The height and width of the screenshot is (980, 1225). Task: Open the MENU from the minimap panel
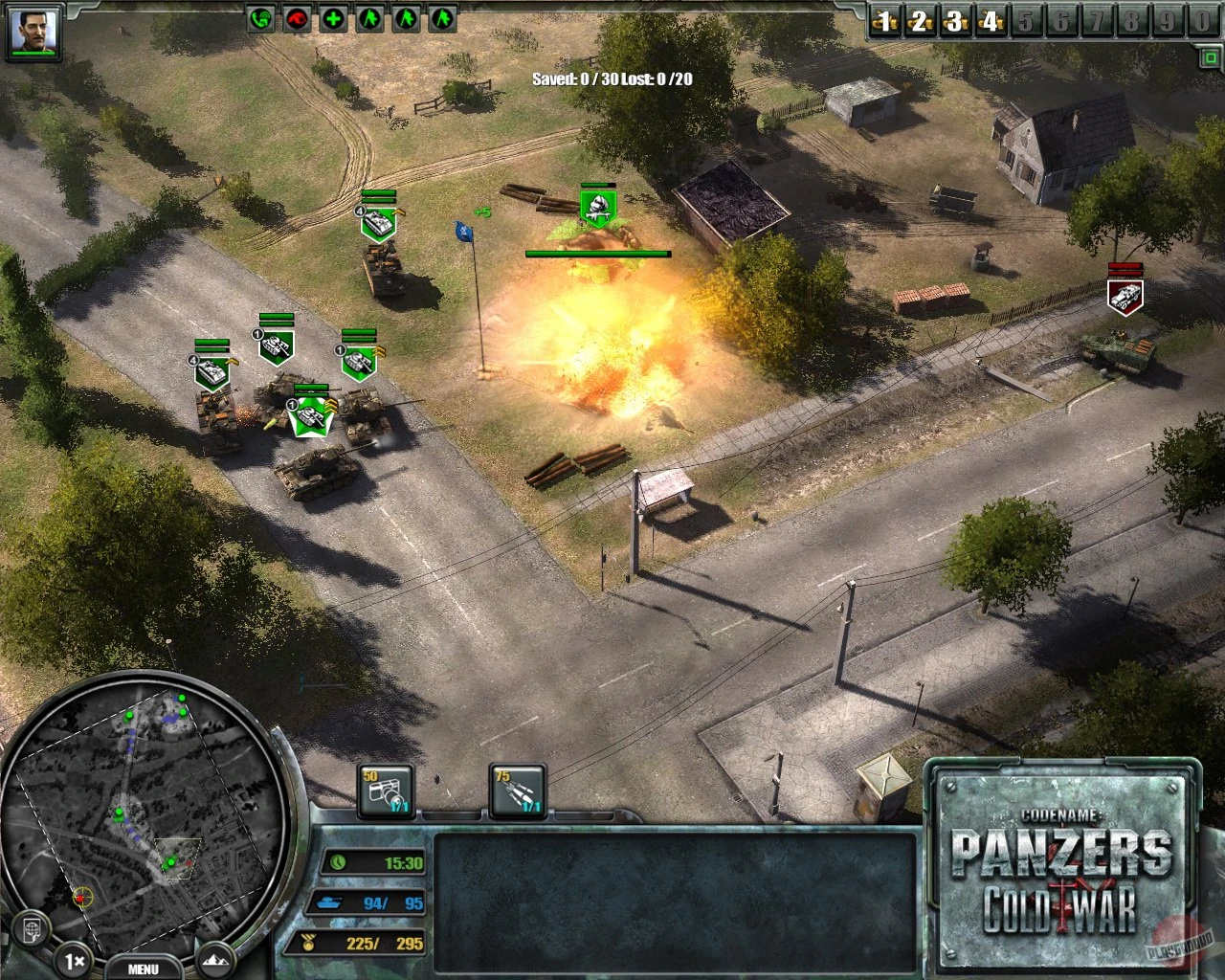142,969
